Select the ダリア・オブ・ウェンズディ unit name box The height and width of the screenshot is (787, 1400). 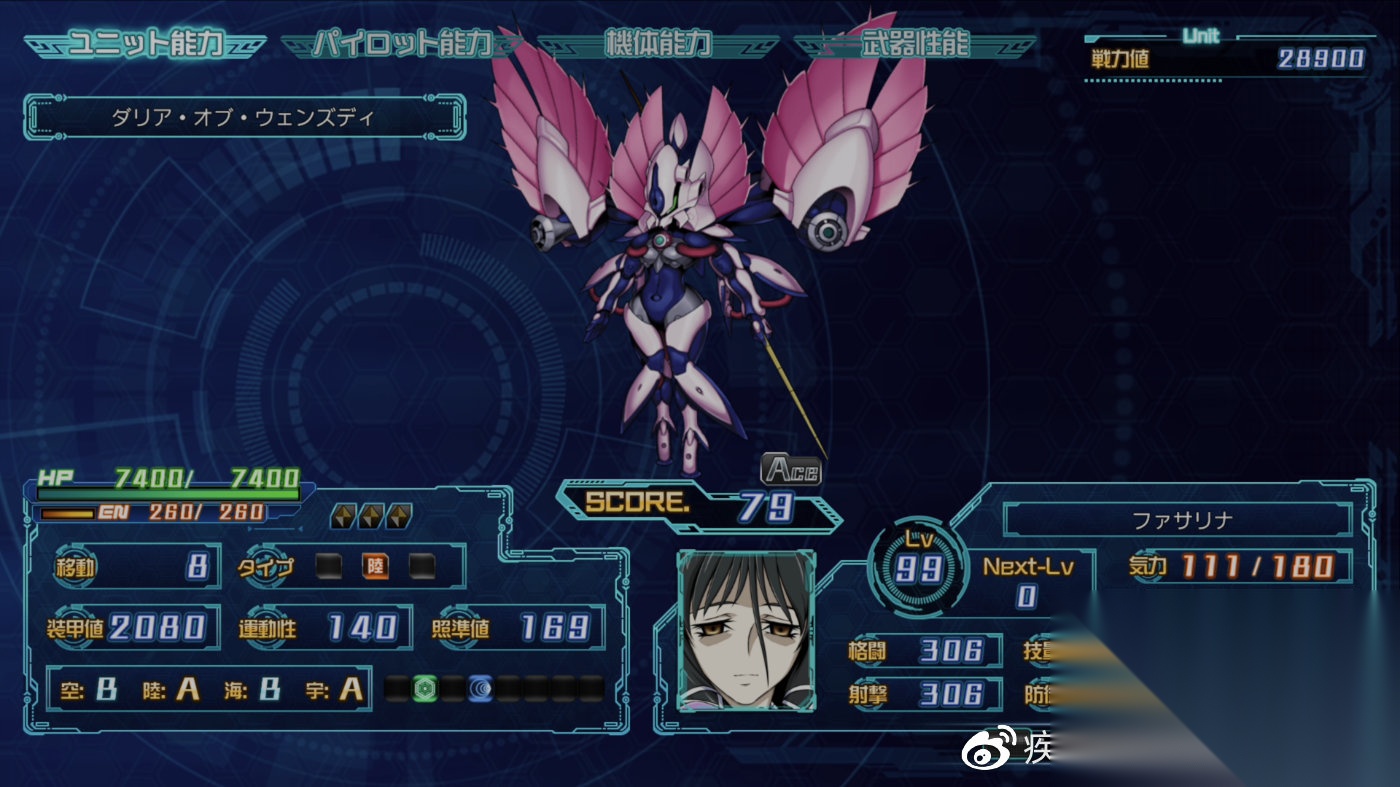(x=244, y=117)
